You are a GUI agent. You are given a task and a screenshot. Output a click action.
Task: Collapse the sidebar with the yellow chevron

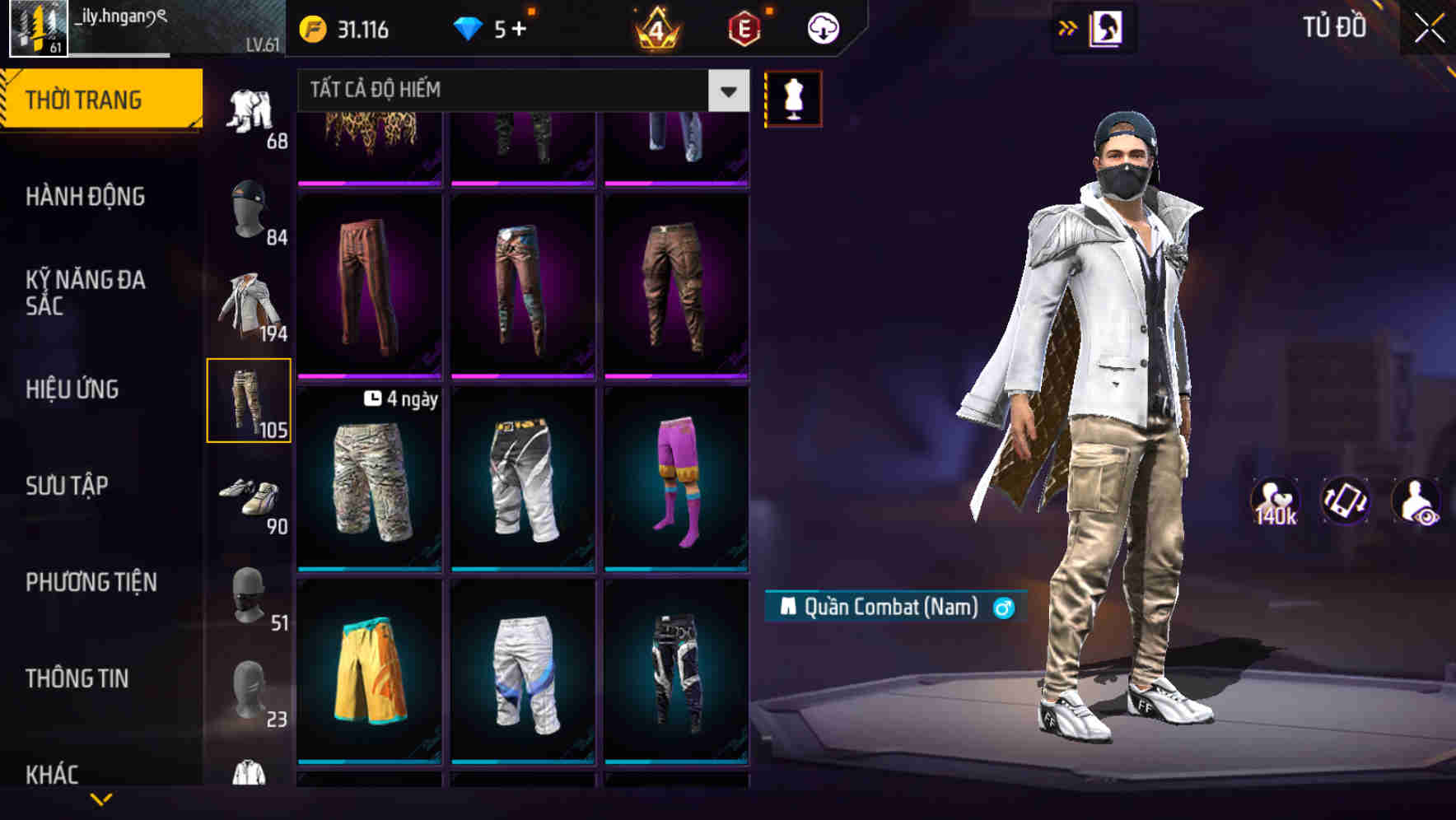(101, 799)
